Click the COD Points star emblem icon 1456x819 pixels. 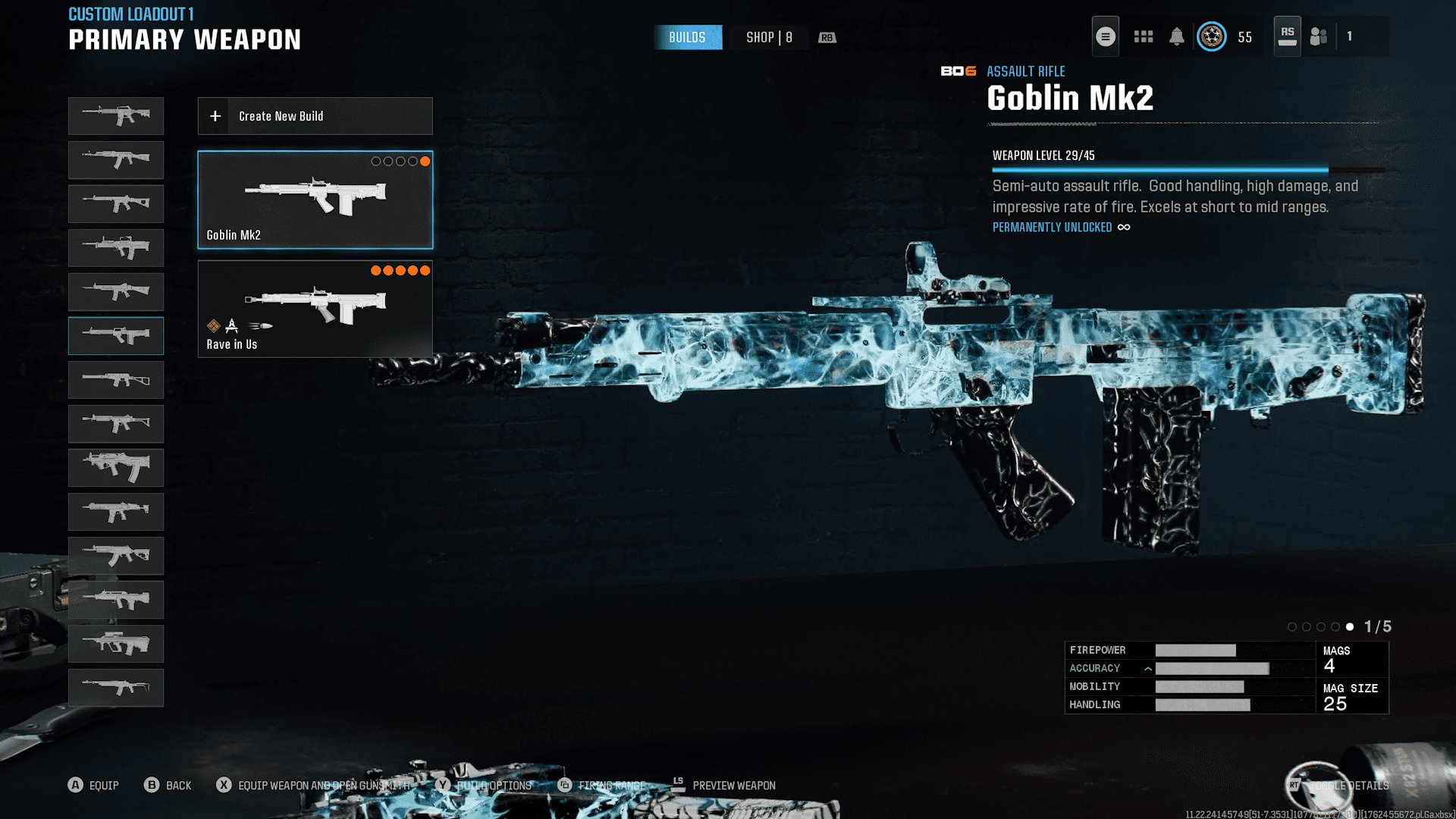tap(1211, 36)
